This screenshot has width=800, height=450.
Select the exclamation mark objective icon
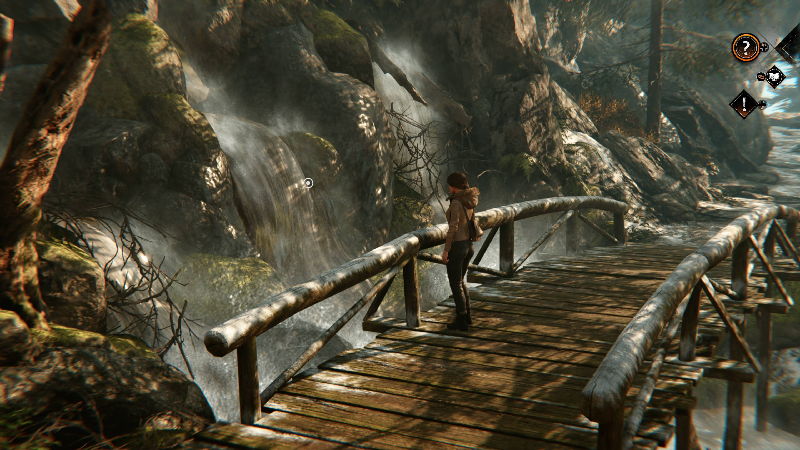click(743, 102)
